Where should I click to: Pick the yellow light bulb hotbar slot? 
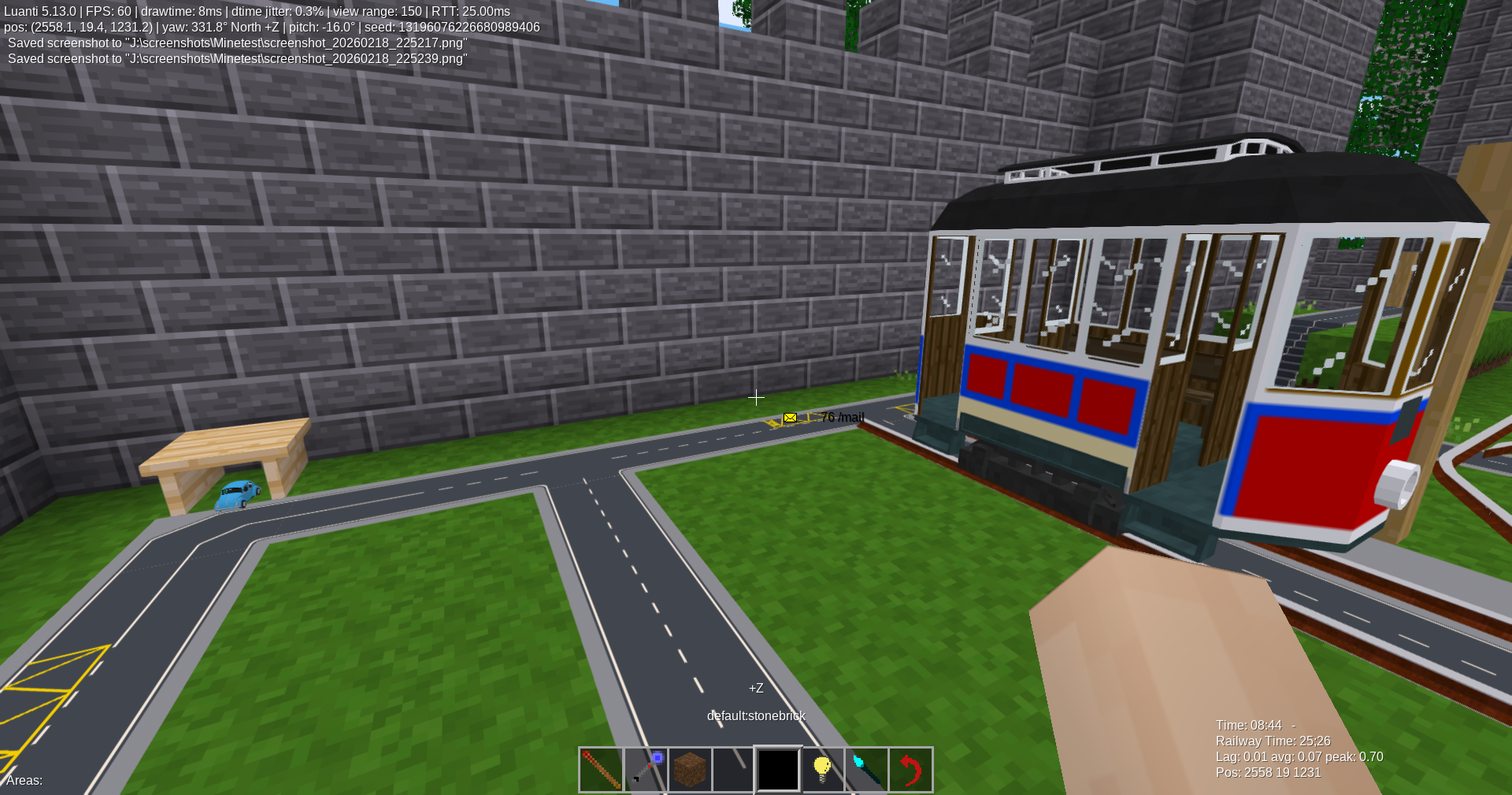click(822, 769)
